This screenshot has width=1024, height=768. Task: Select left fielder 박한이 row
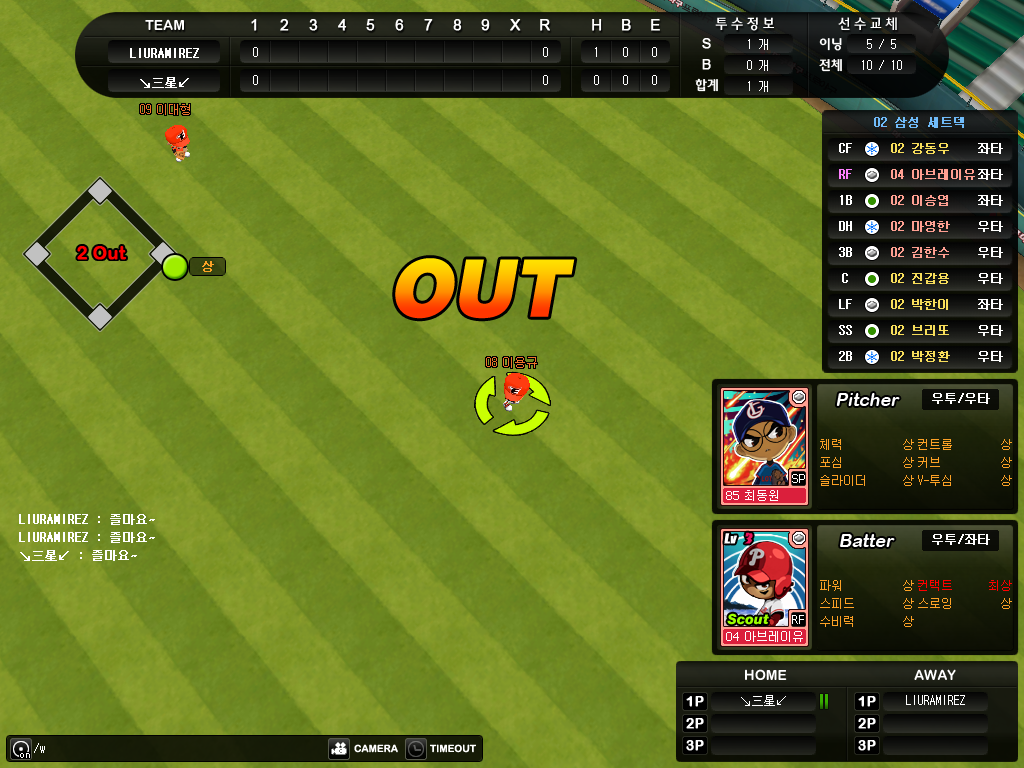(919, 305)
